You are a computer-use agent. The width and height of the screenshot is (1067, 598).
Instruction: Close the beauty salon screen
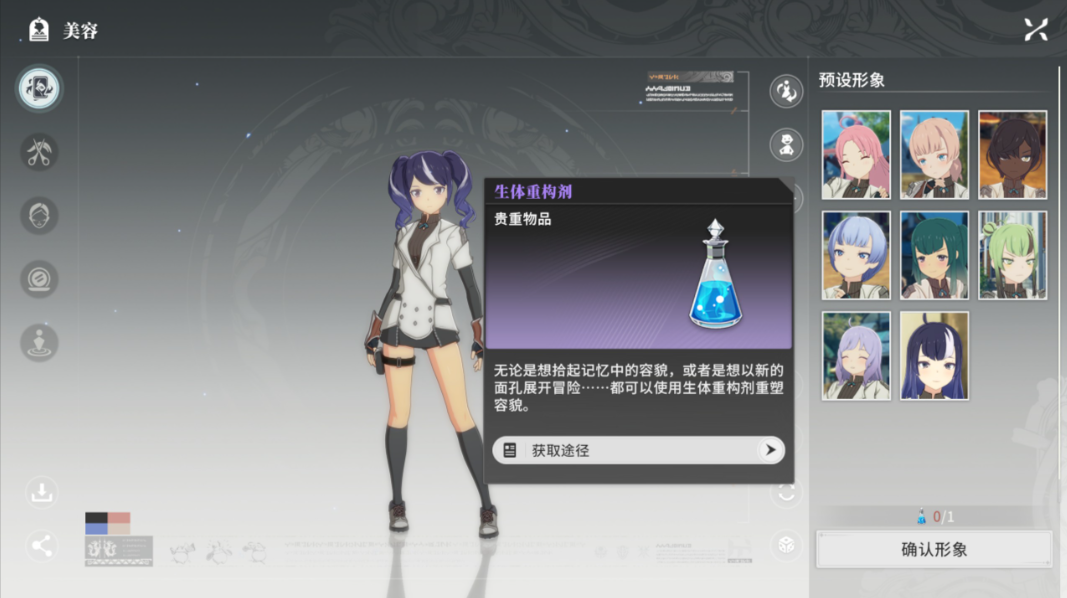[x=1036, y=30]
